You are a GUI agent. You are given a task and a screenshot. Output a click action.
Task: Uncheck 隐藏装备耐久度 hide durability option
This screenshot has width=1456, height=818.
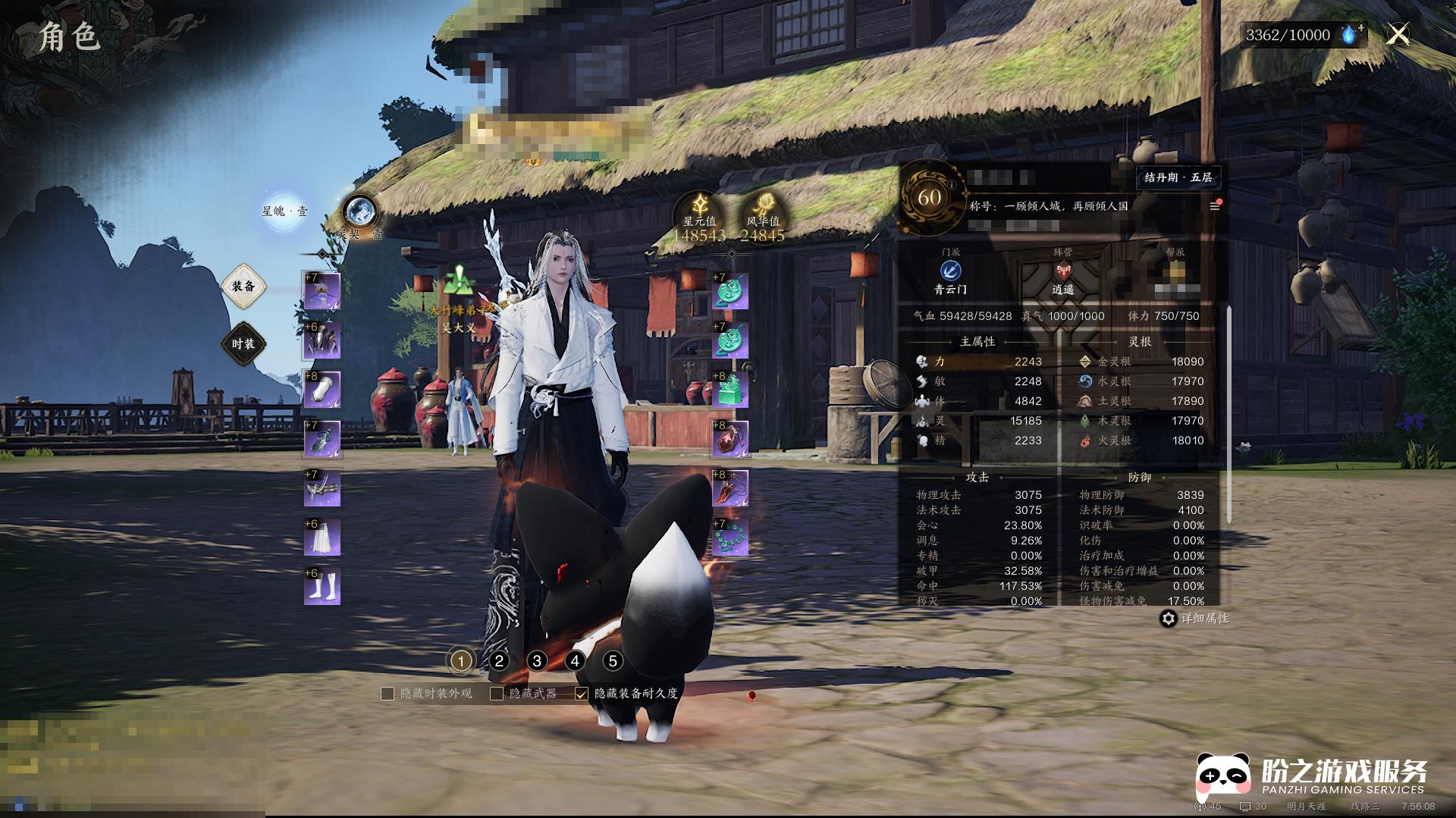coord(582,694)
